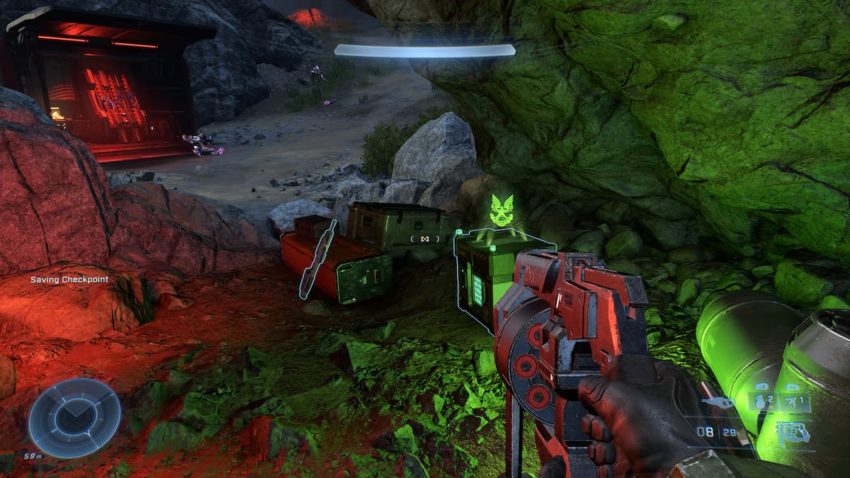Viewport: 850px width, 478px height.
Task: Select the equipment slot next to the grenades
Action: pyautogui.click(x=795, y=402)
